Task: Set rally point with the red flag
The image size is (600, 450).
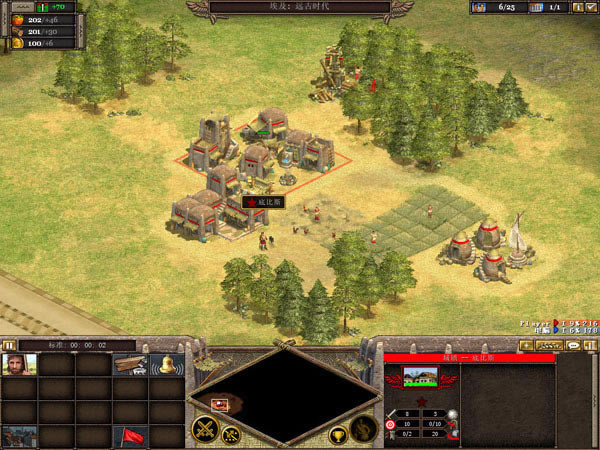Action: click(x=129, y=436)
